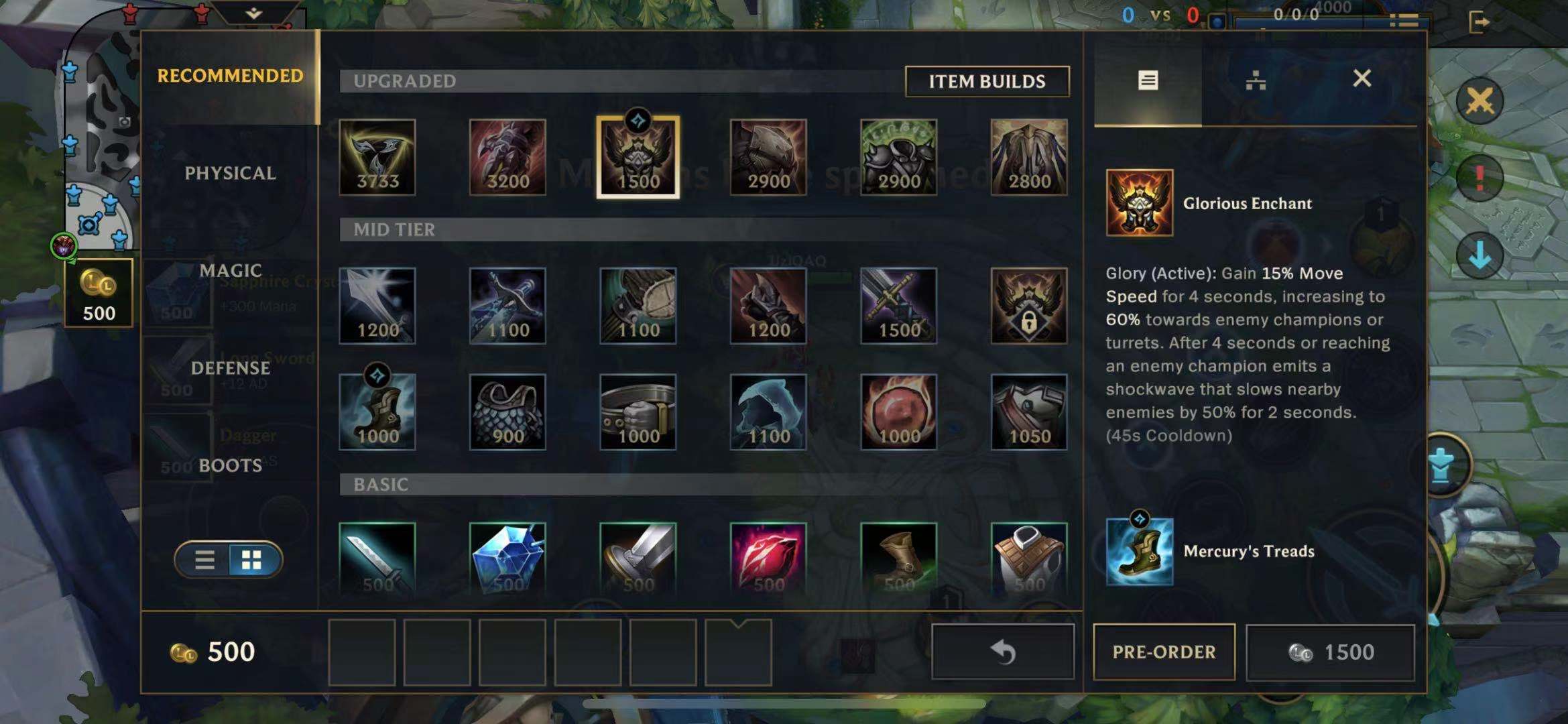
Task: Show the item build tree tab
Action: [x=1255, y=80]
